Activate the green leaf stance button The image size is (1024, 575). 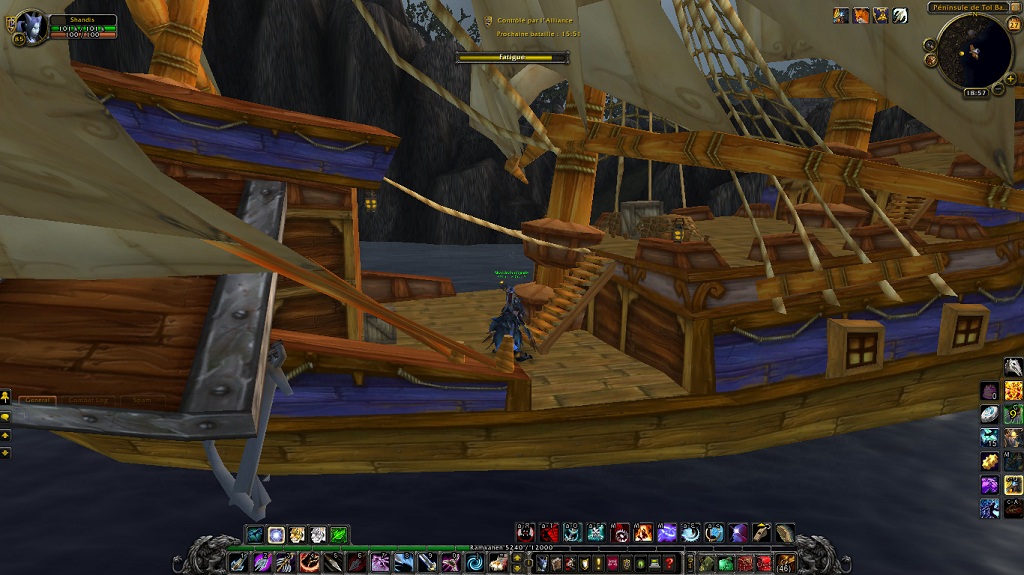tap(339, 535)
